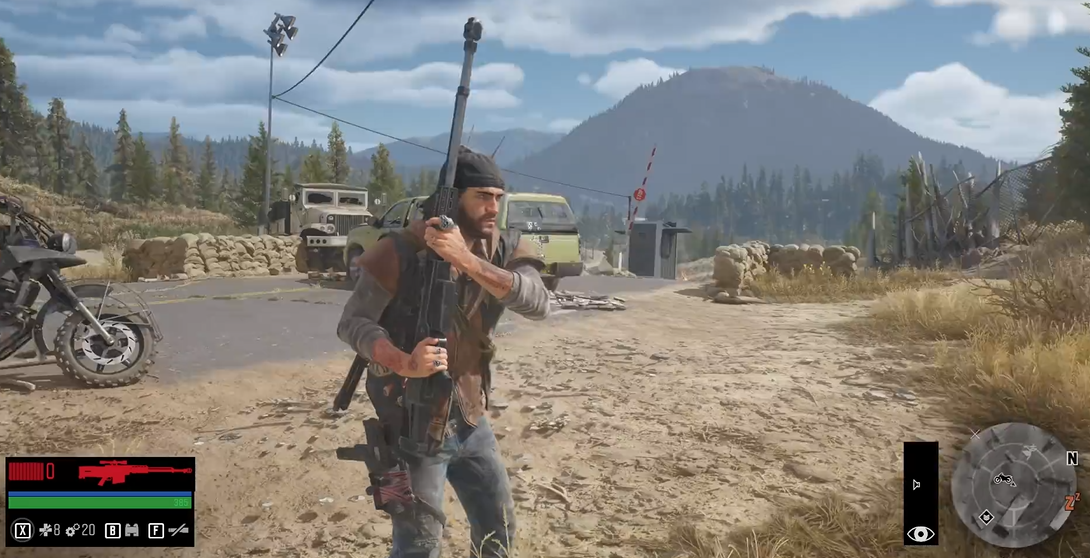Image resolution: width=1090 pixels, height=558 pixels.
Task: Click the X marker at the minimap edge
Action: click(x=975, y=434)
